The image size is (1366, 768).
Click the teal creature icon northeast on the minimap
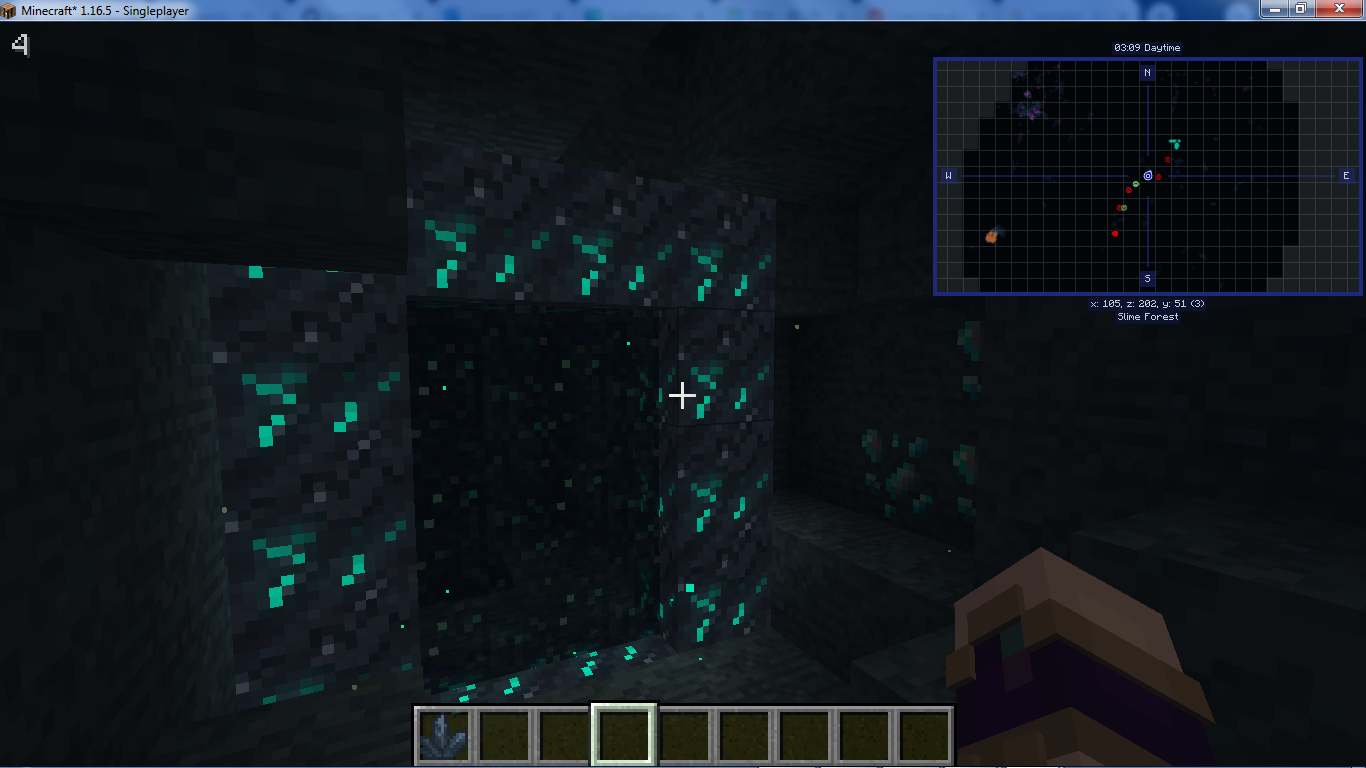tap(1175, 143)
